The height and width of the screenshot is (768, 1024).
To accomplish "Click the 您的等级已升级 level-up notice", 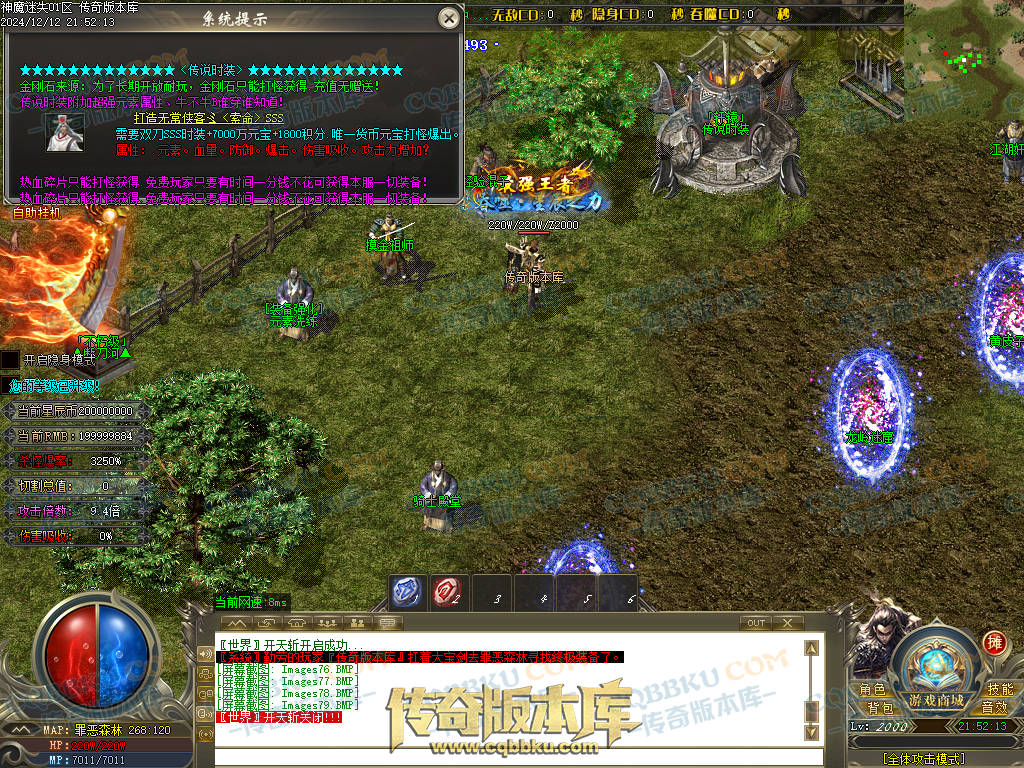I will (56, 386).
